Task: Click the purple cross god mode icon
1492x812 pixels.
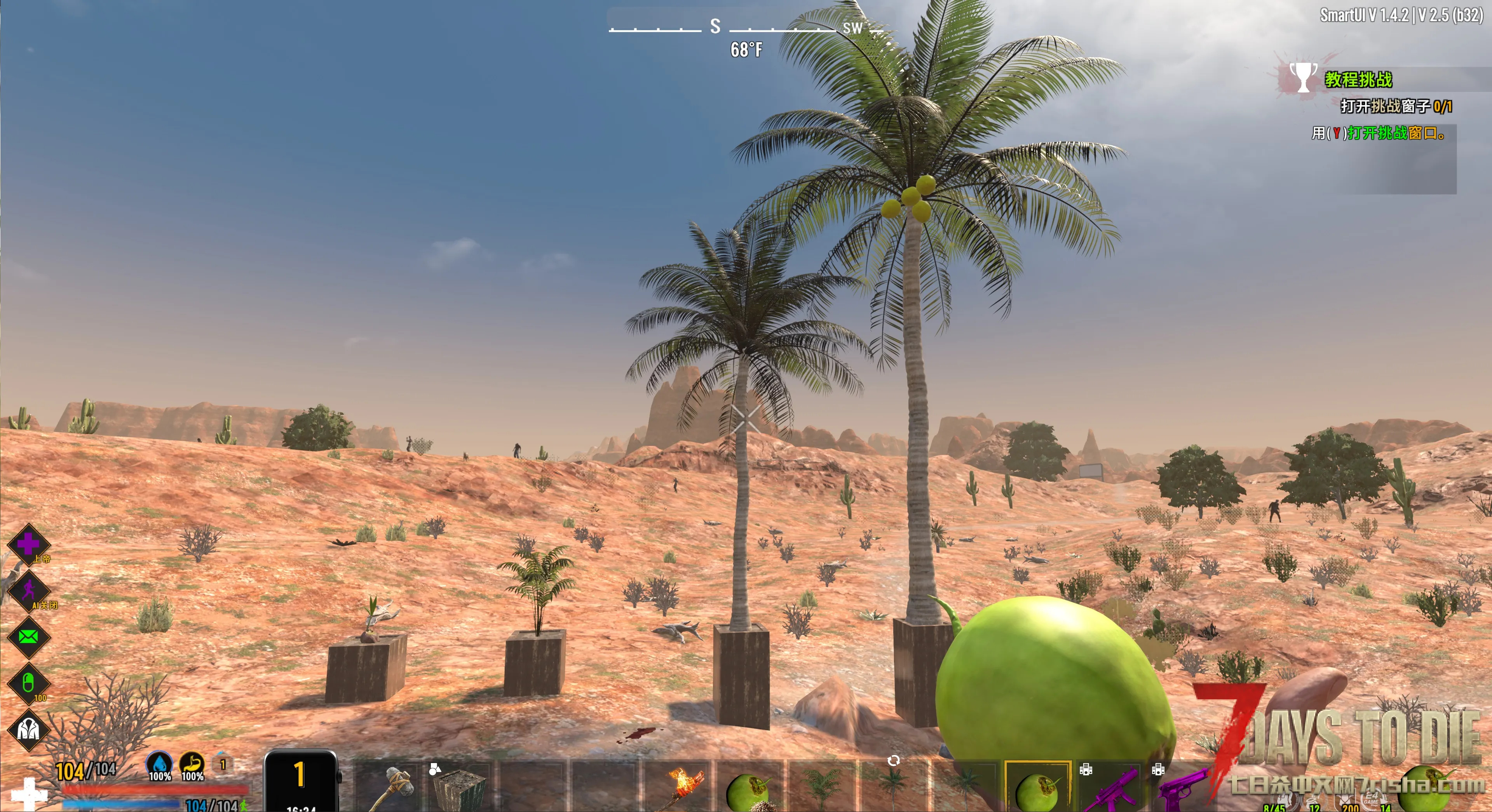Action: click(x=28, y=544)
